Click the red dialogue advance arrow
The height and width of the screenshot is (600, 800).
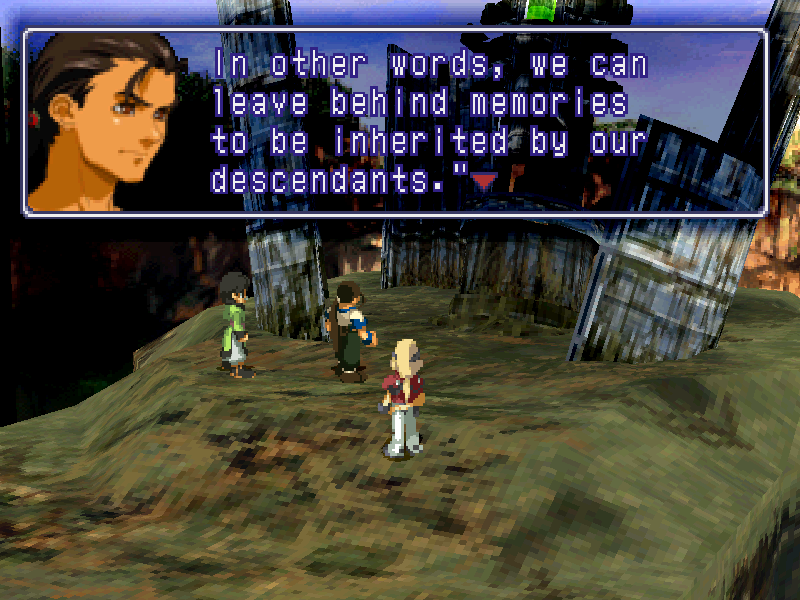pos(484,181)
